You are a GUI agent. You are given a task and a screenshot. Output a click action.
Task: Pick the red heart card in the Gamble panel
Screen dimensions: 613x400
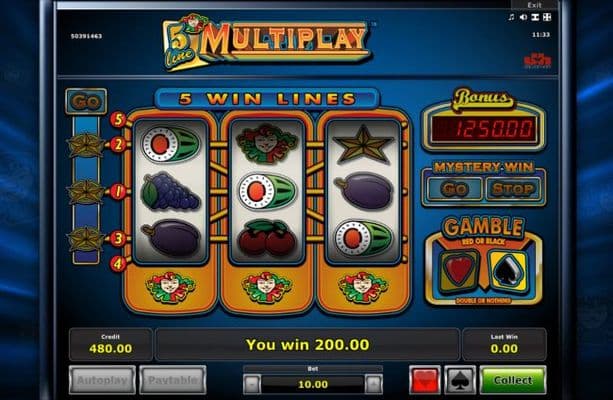click(x=460, y=269)
